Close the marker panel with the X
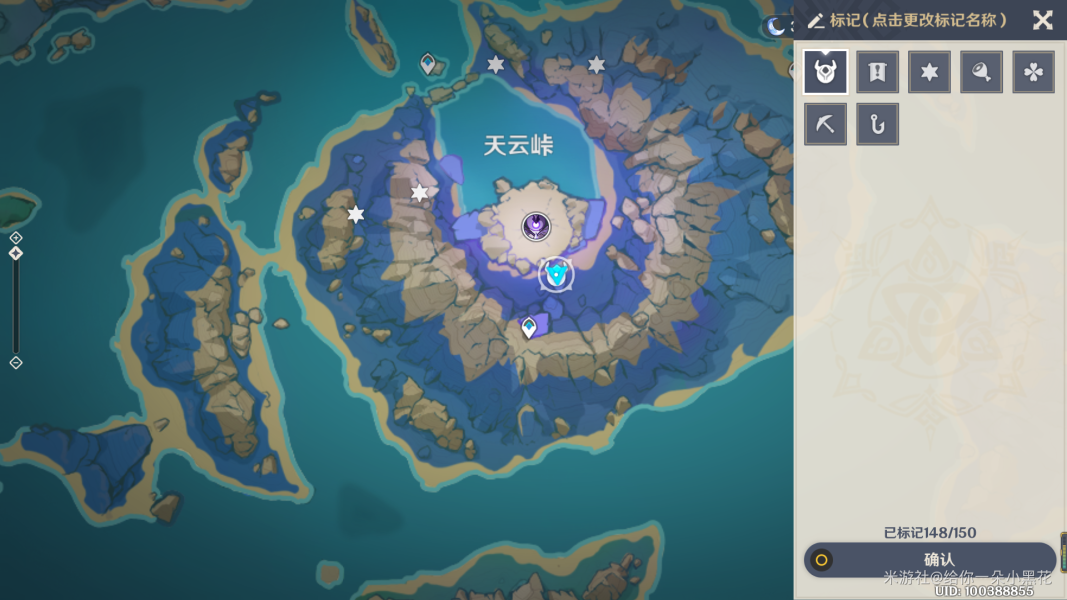Viewport: 1067px width, 600px height. (x=1042, y=20)
